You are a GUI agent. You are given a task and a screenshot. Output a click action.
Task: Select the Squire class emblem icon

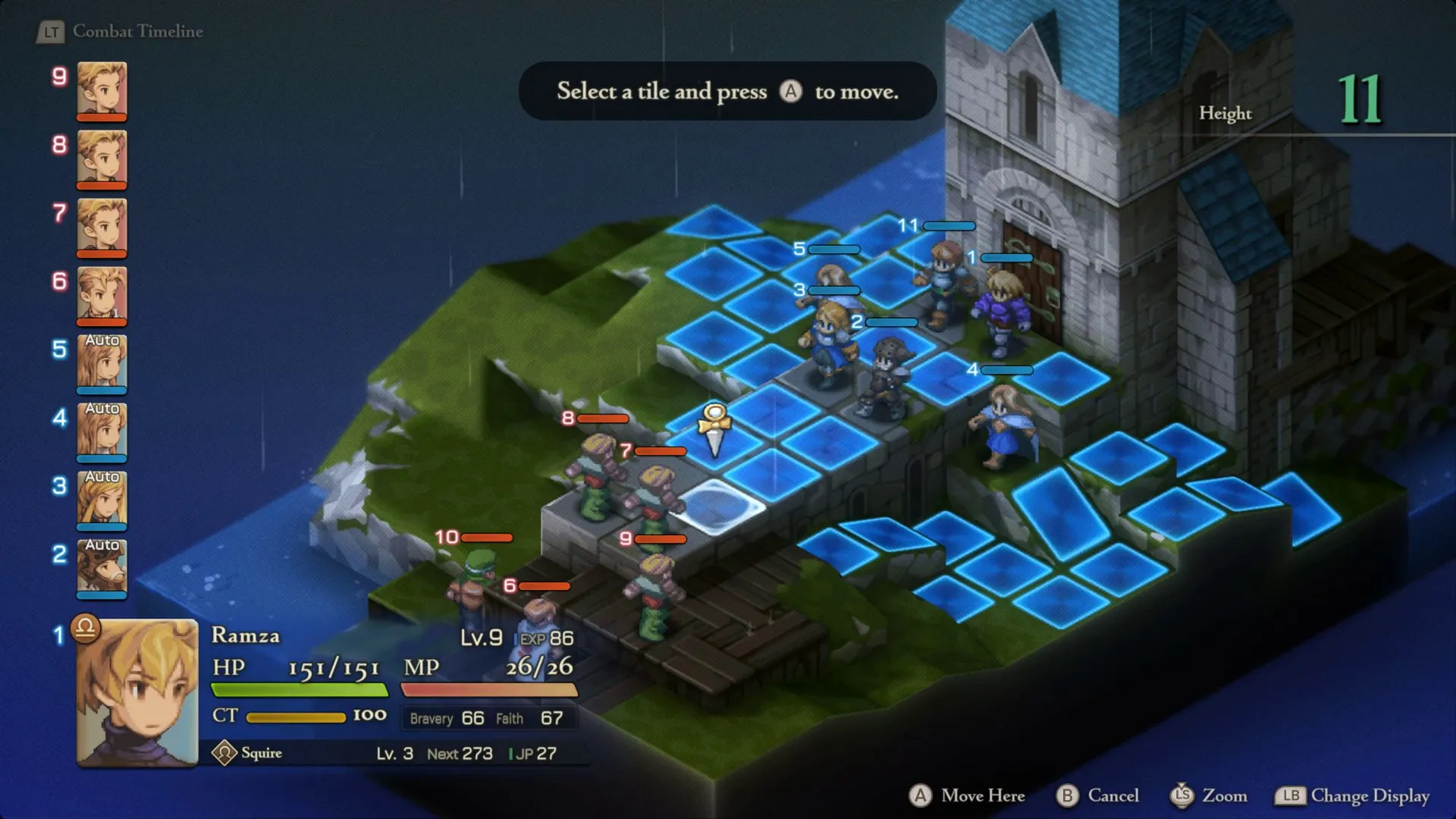(225, 753)
